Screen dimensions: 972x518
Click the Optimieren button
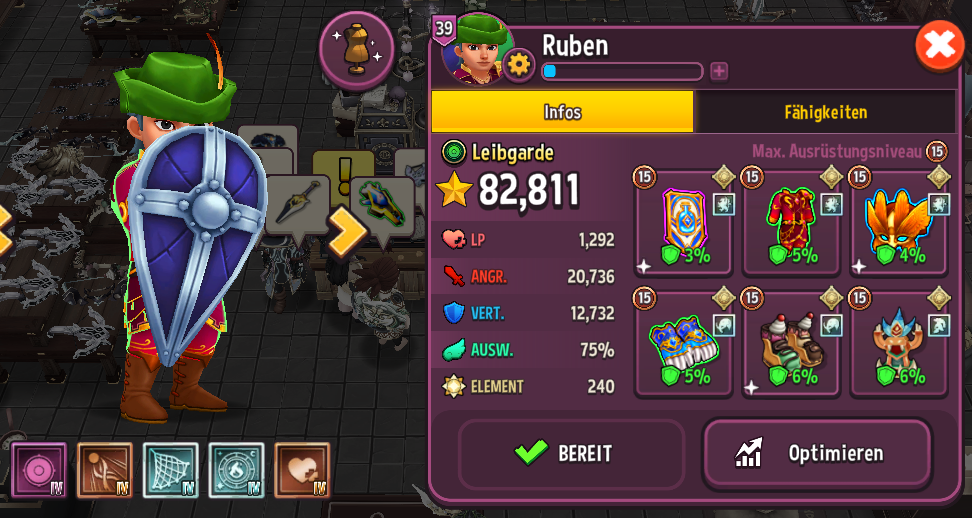[817, 453]
